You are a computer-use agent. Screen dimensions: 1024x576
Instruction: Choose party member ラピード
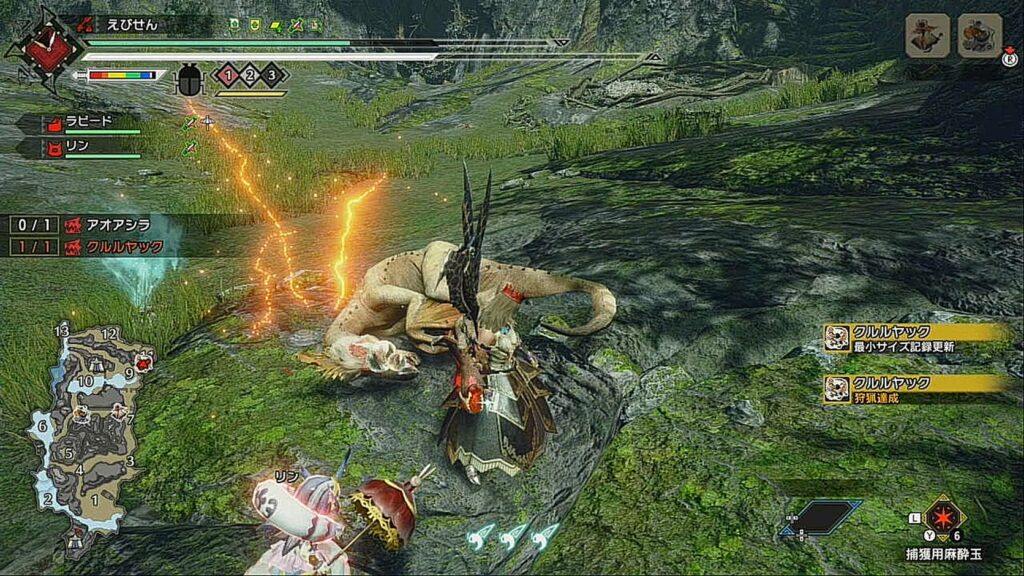point(78,125)
